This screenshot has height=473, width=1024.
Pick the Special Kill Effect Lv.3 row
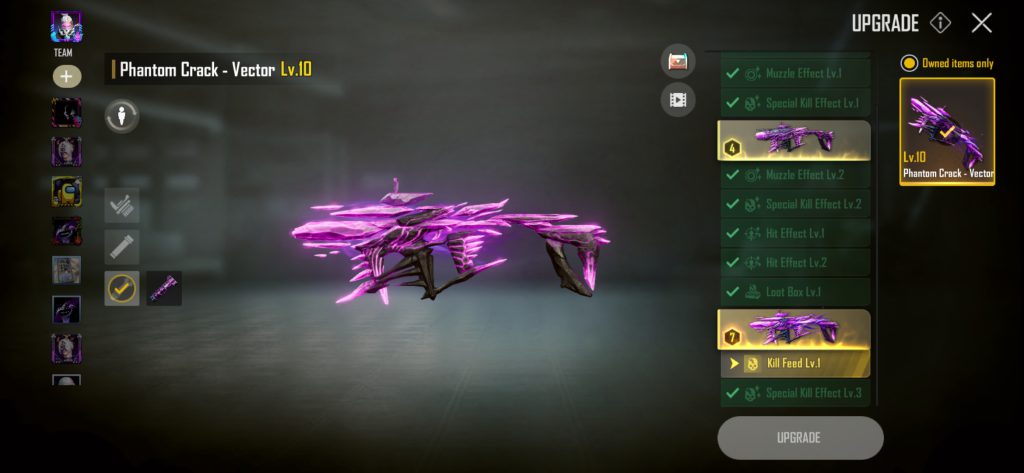795,393
